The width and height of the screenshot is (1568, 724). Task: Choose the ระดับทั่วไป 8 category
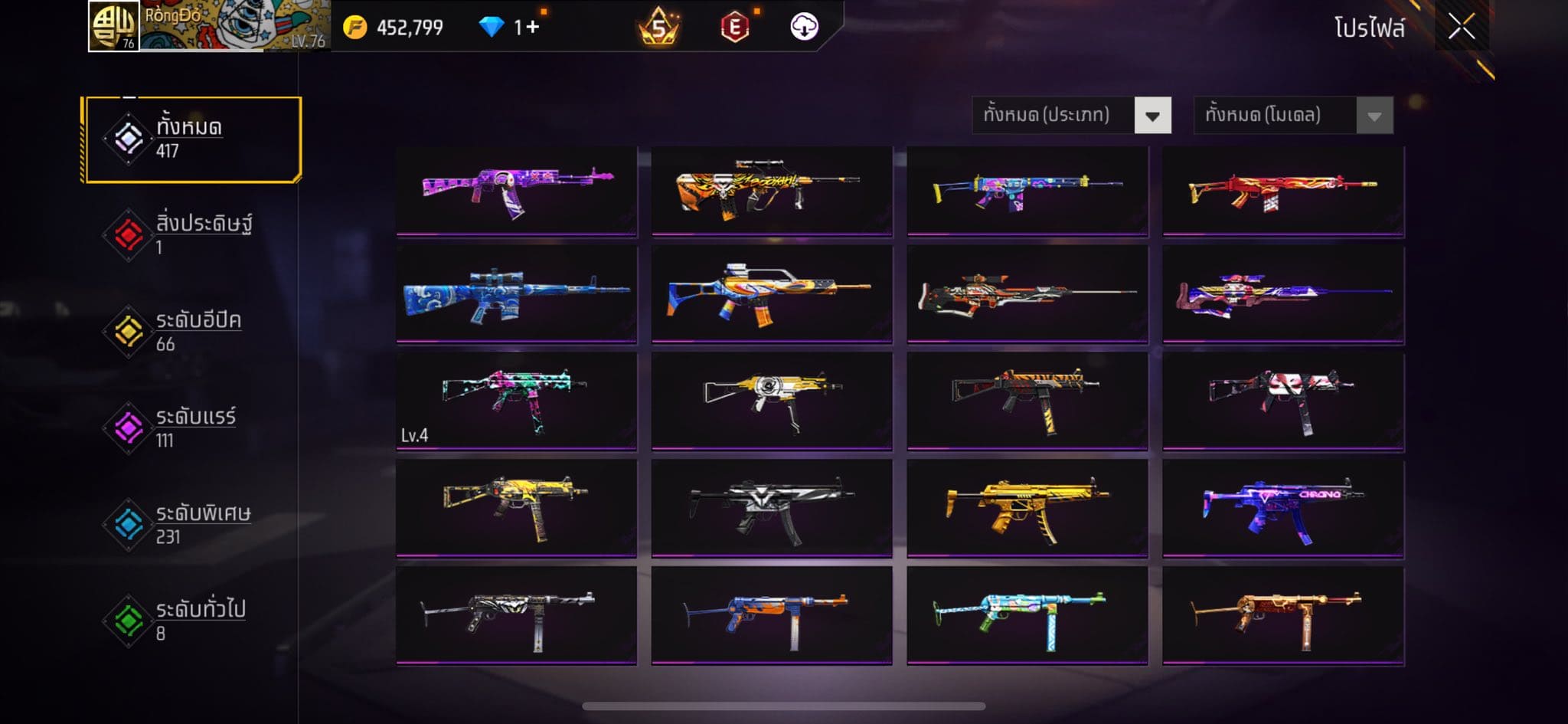192,621
